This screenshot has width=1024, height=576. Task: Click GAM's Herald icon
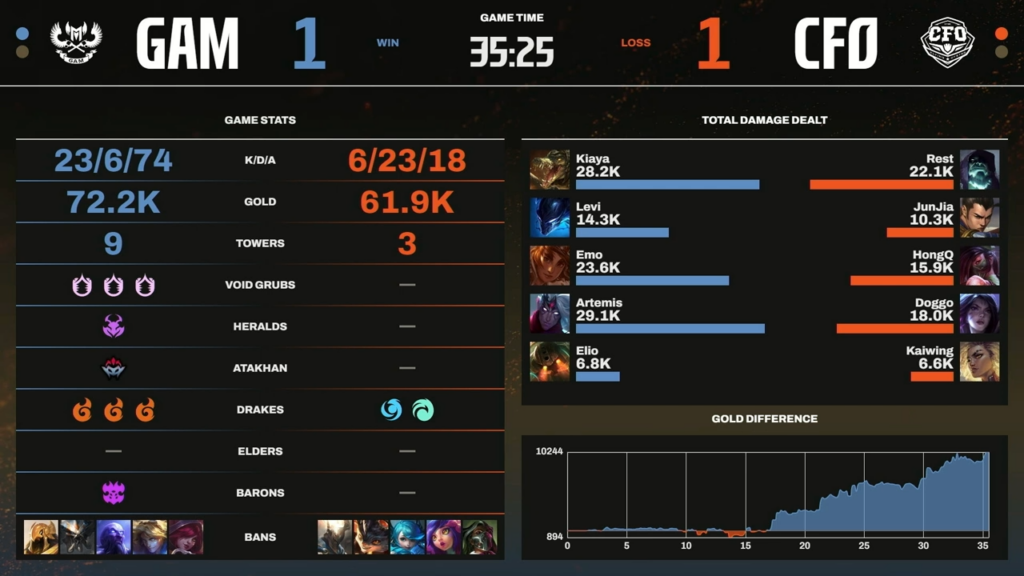pyautogui.click(x=113, y=326)
